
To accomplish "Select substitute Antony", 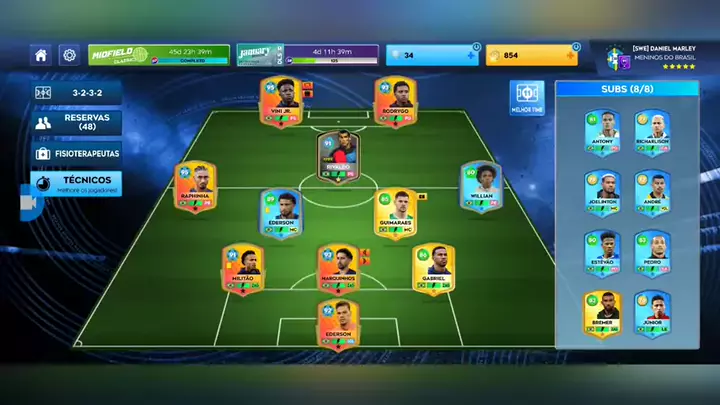I will click(x=602, y=135).
